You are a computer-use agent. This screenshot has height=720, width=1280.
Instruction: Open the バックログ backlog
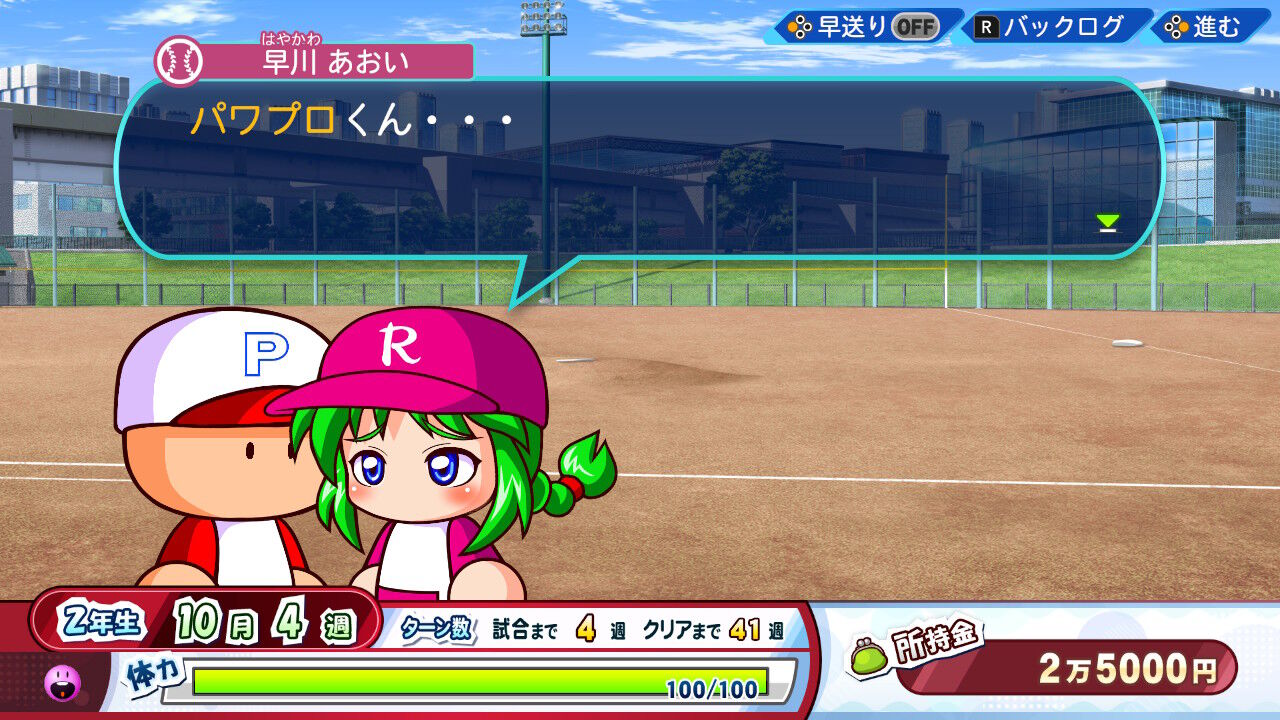1052,27
